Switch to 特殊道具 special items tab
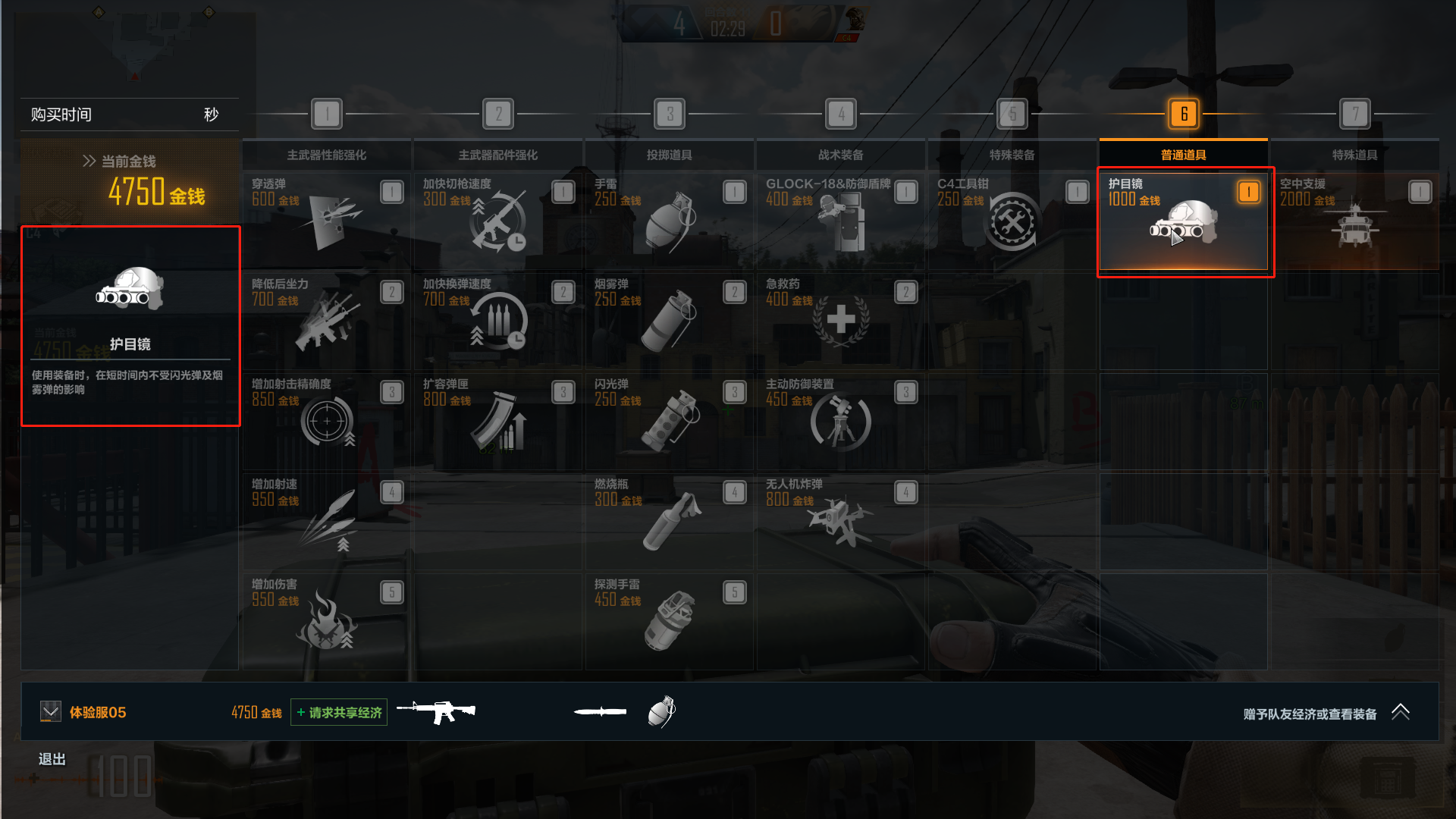The width and height of the screenshot is (1456, 819). click(1354, 155)
